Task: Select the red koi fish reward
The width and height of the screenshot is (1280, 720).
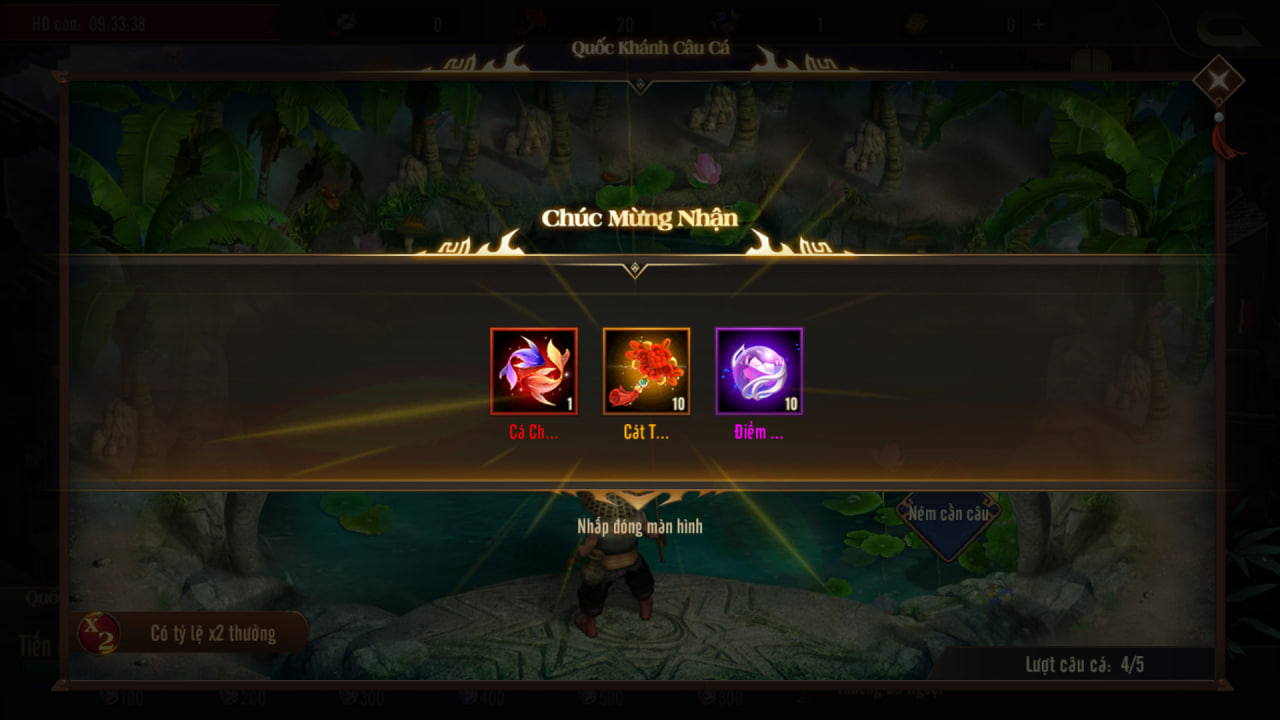Action: 534,371
